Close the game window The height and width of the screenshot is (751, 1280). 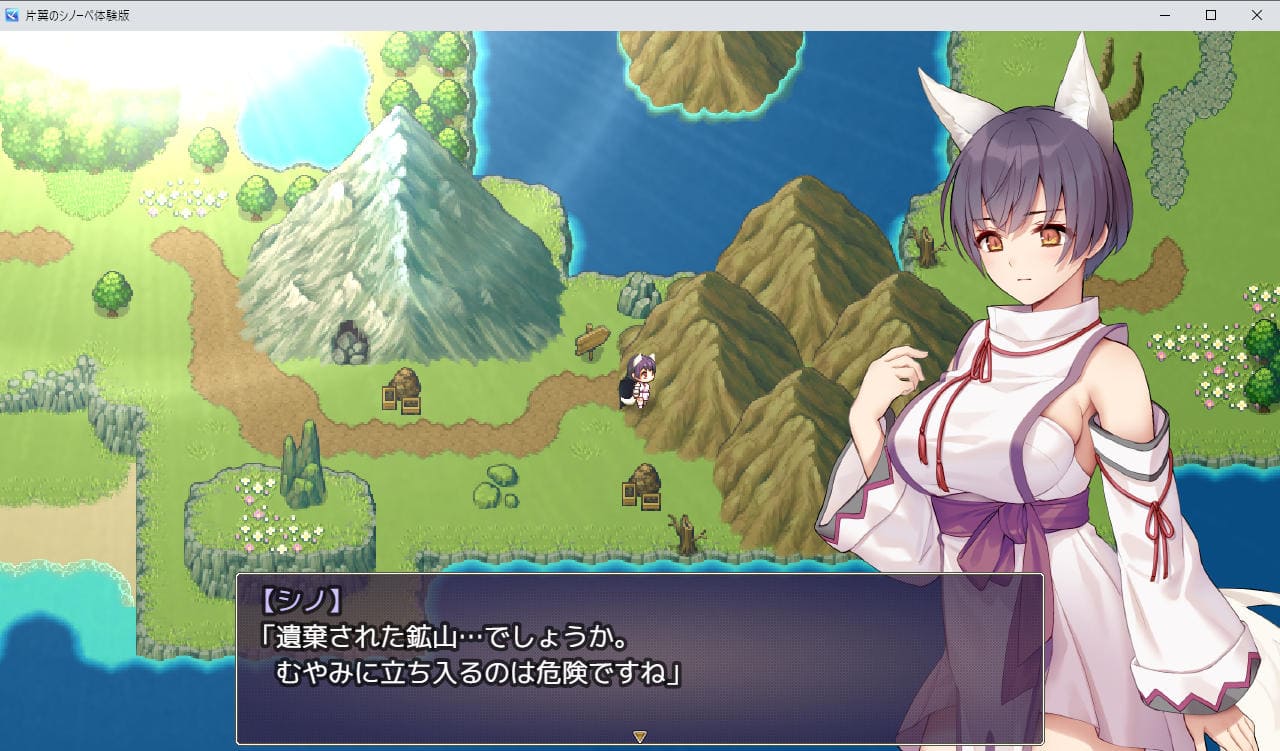tap(1257, 15)
